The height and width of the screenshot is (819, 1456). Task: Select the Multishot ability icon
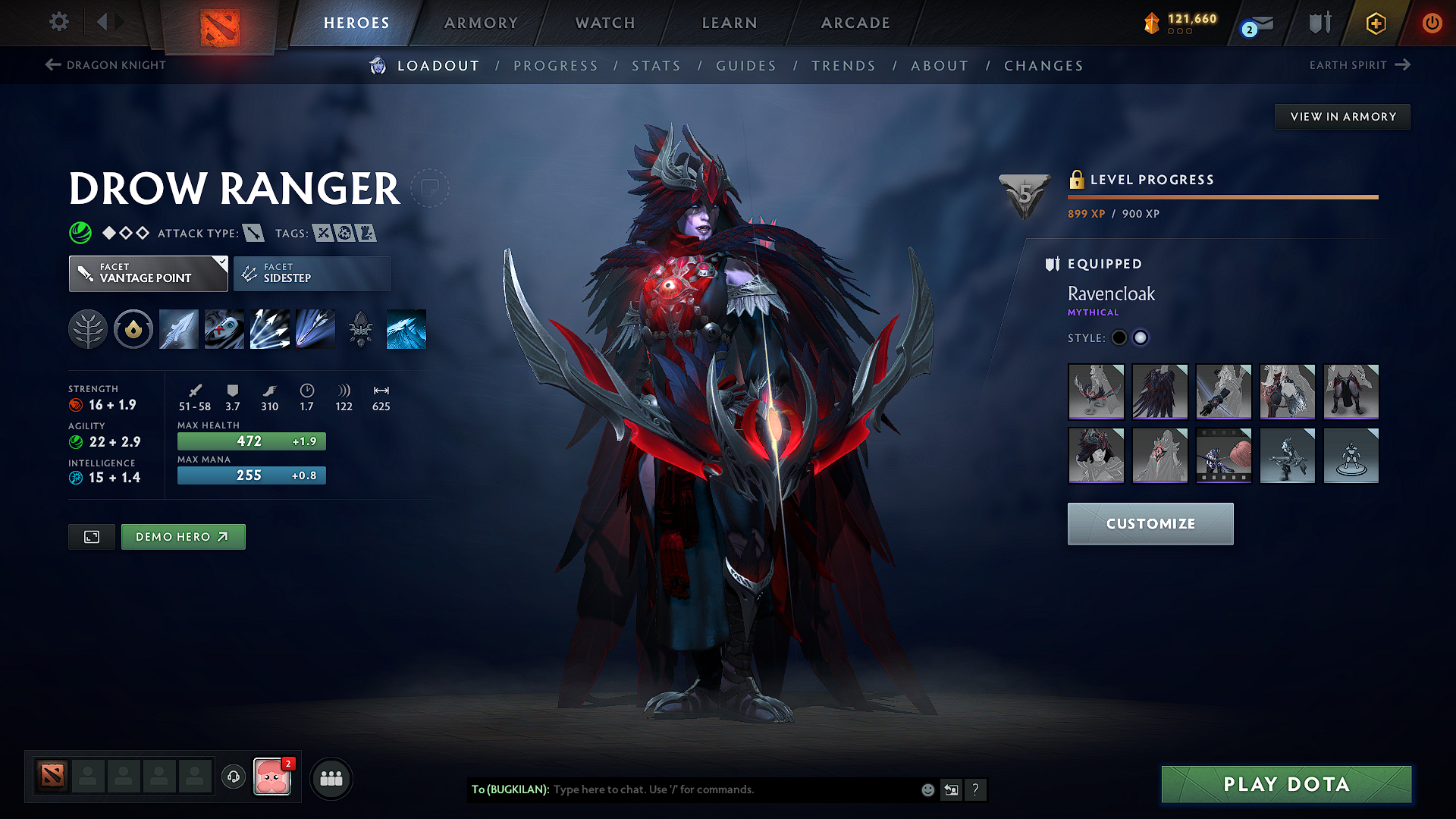tap(269, 328)
